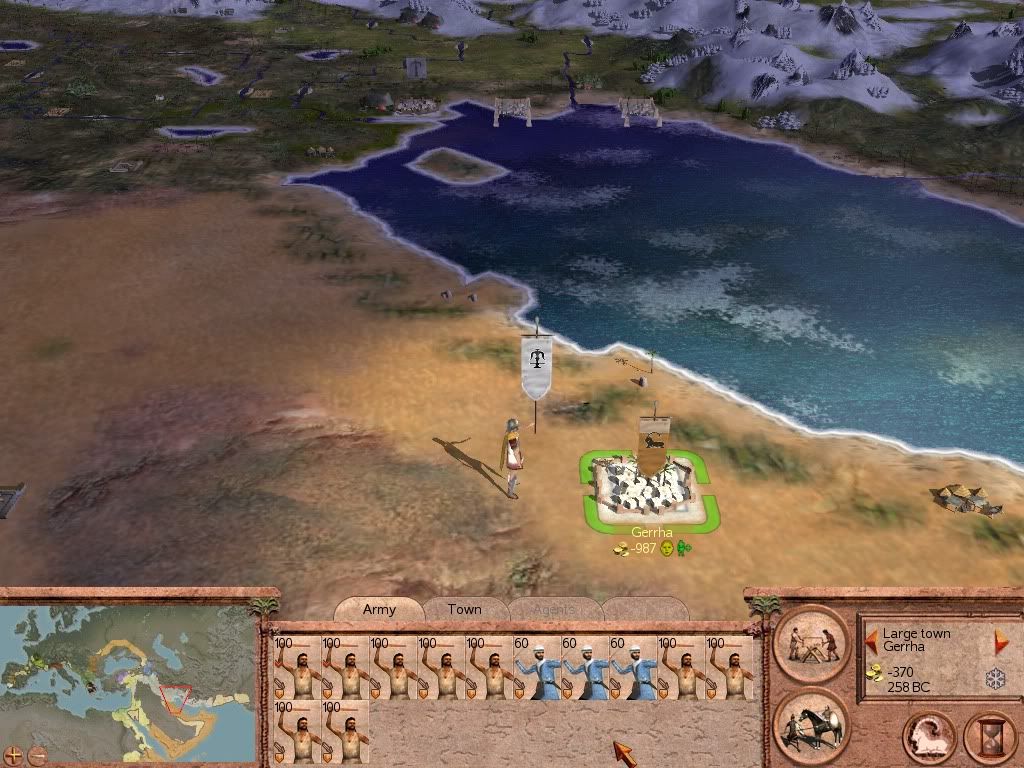Select the first blue-robed unit card
This screenshot has width=1024, height=768.
[x=537, y=667]
